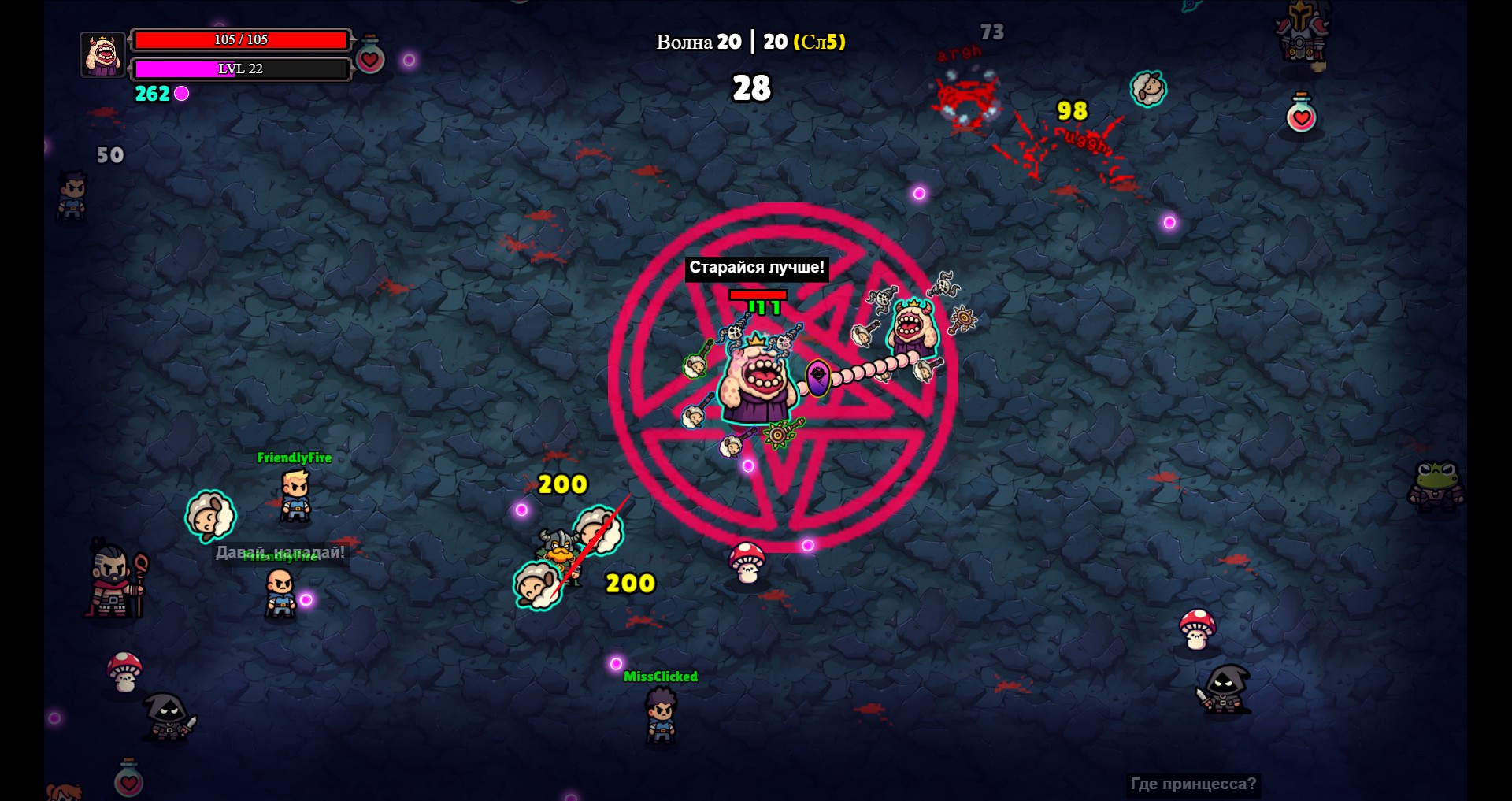This screenshot has width=1512, height=801.
Task: Click the player character portrait
Action: [x=103, y=54]
